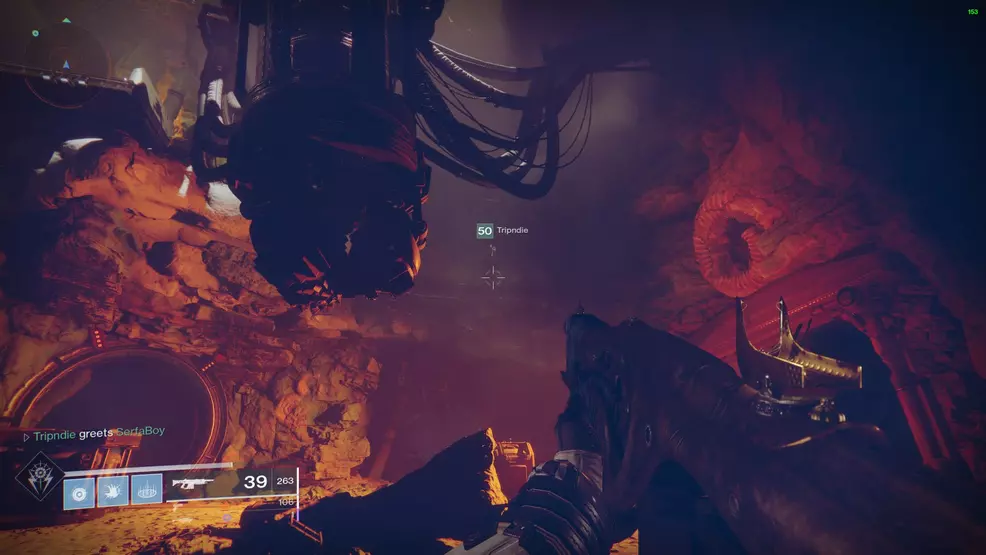The image size is (986, 555).
Task: Use the class ability rift icon
Action: [x=146, y=491]
